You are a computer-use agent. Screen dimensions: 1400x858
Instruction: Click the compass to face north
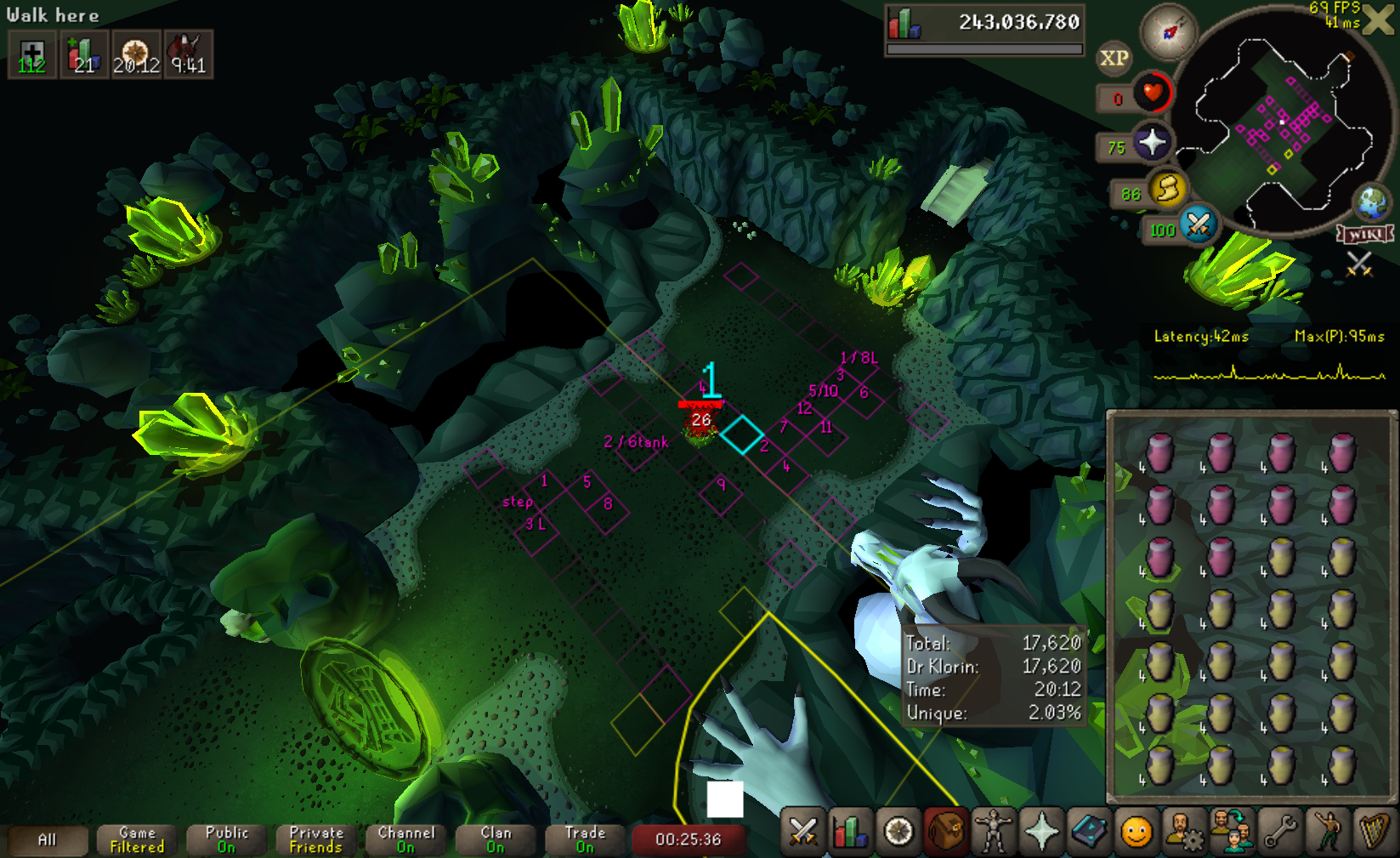[x=1170, y=33]
